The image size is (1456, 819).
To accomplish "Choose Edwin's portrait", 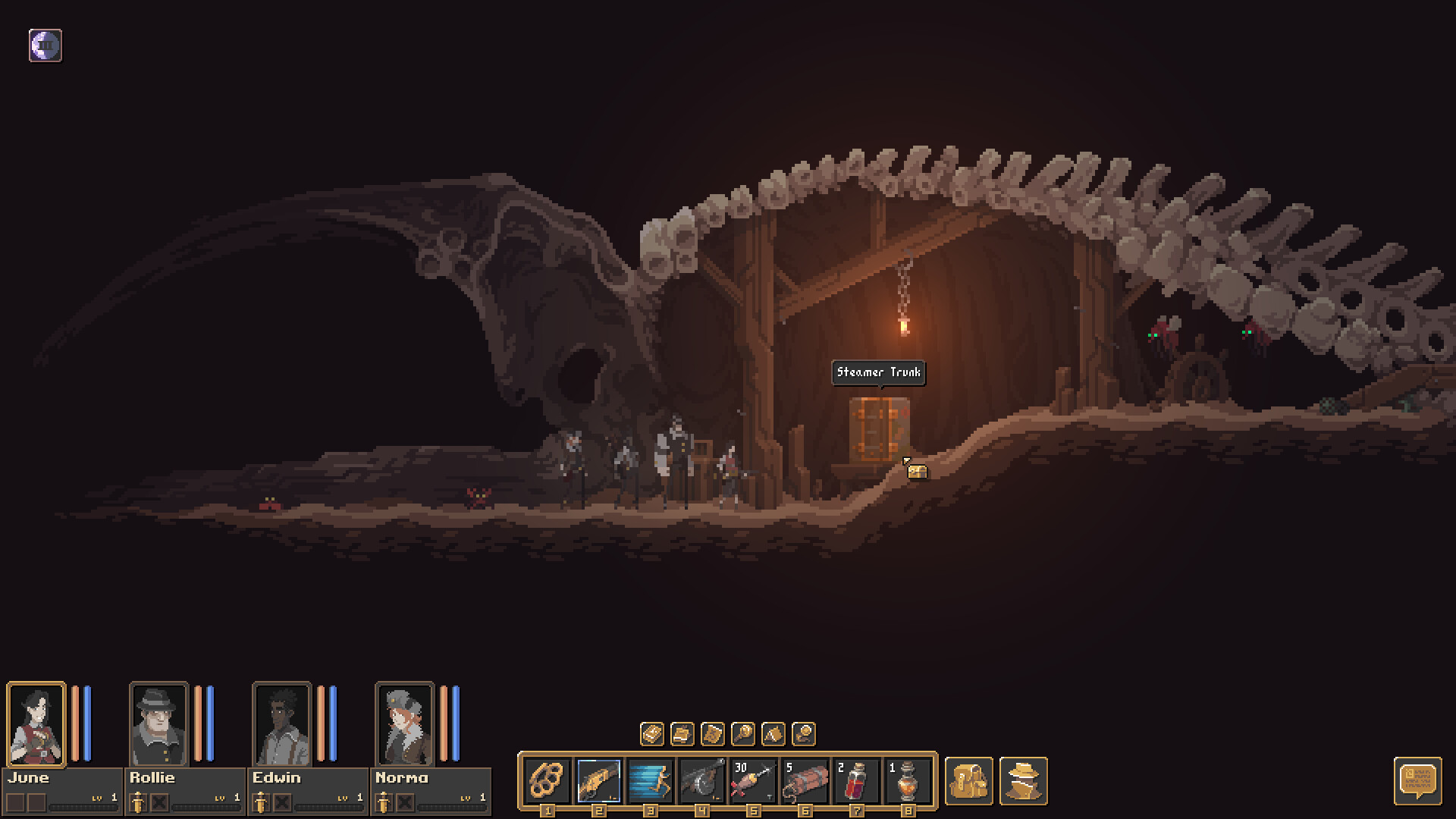I will [x=281, y=724].
